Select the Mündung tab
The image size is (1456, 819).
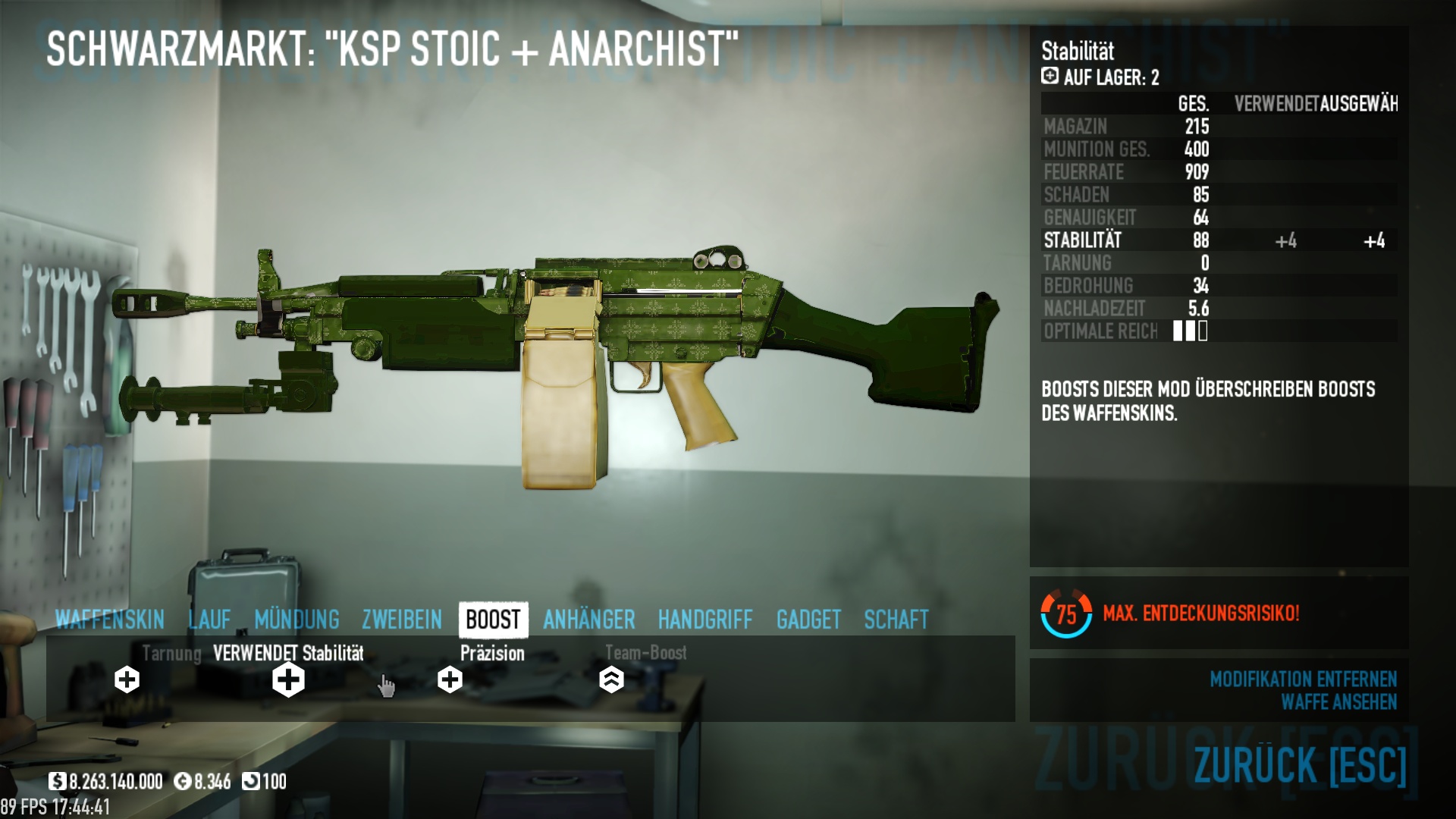click(x=297, y=620)
